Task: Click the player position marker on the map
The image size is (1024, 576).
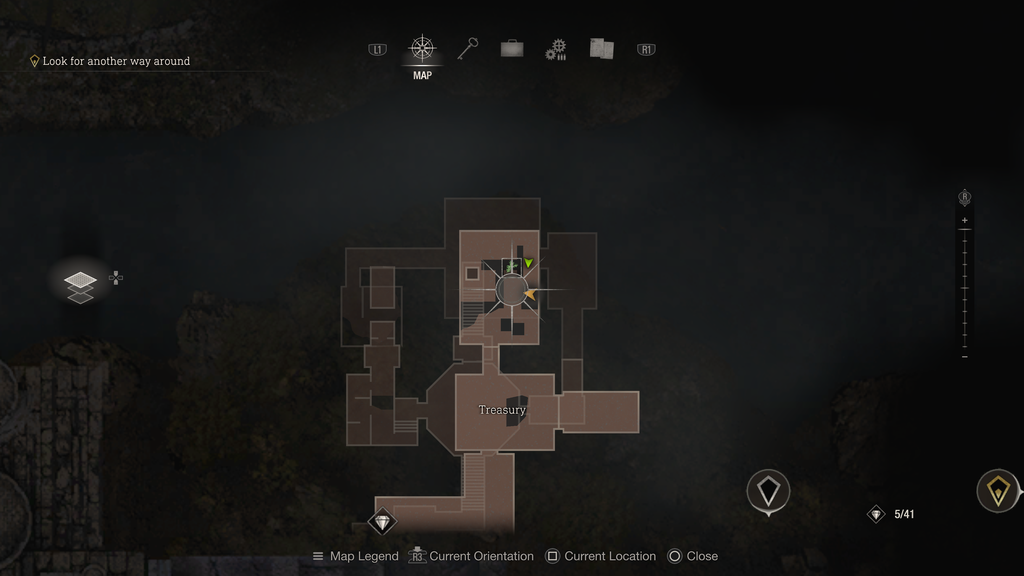Action: pos(512,291)
